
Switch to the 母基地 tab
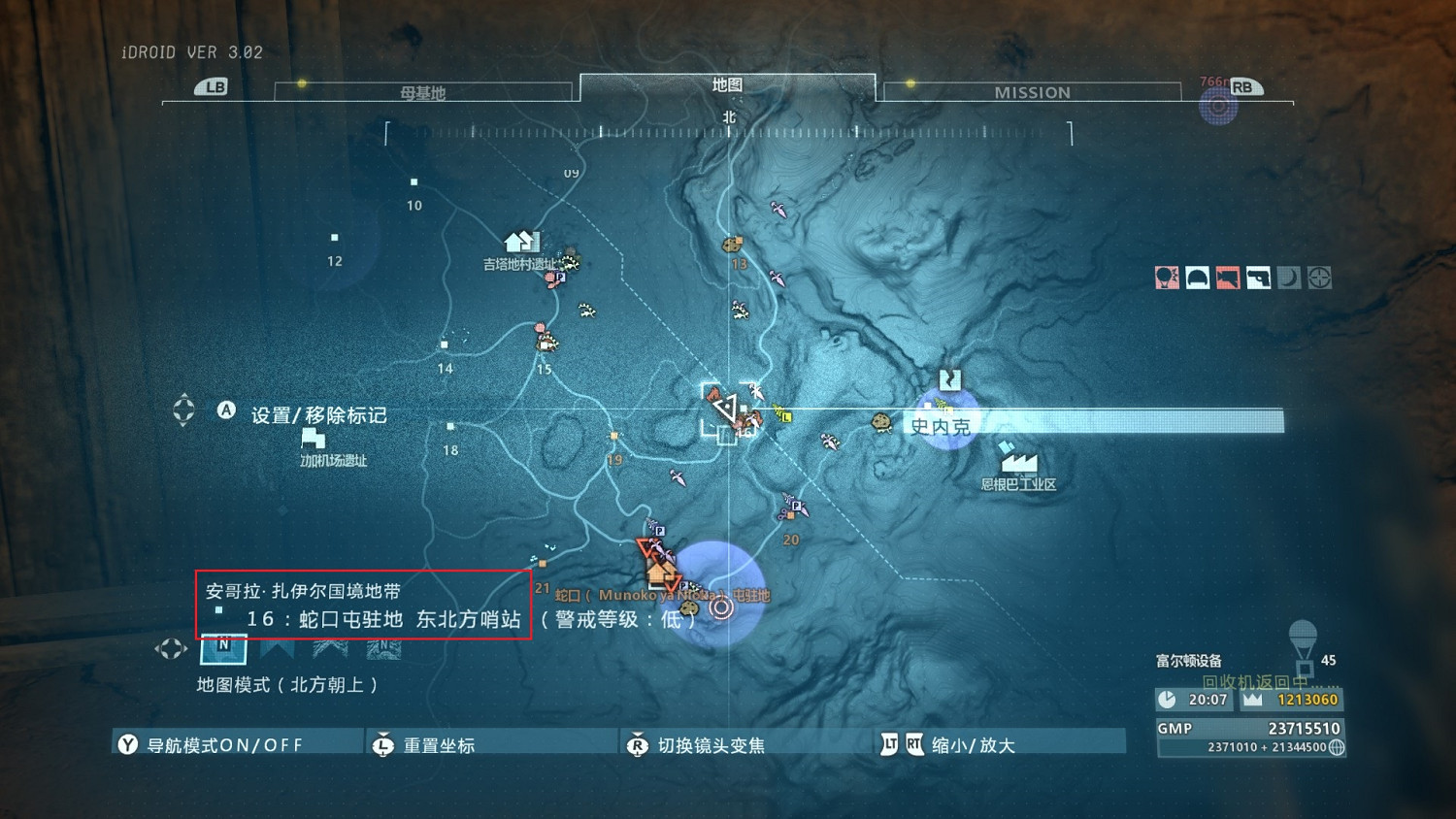(423, 92)
